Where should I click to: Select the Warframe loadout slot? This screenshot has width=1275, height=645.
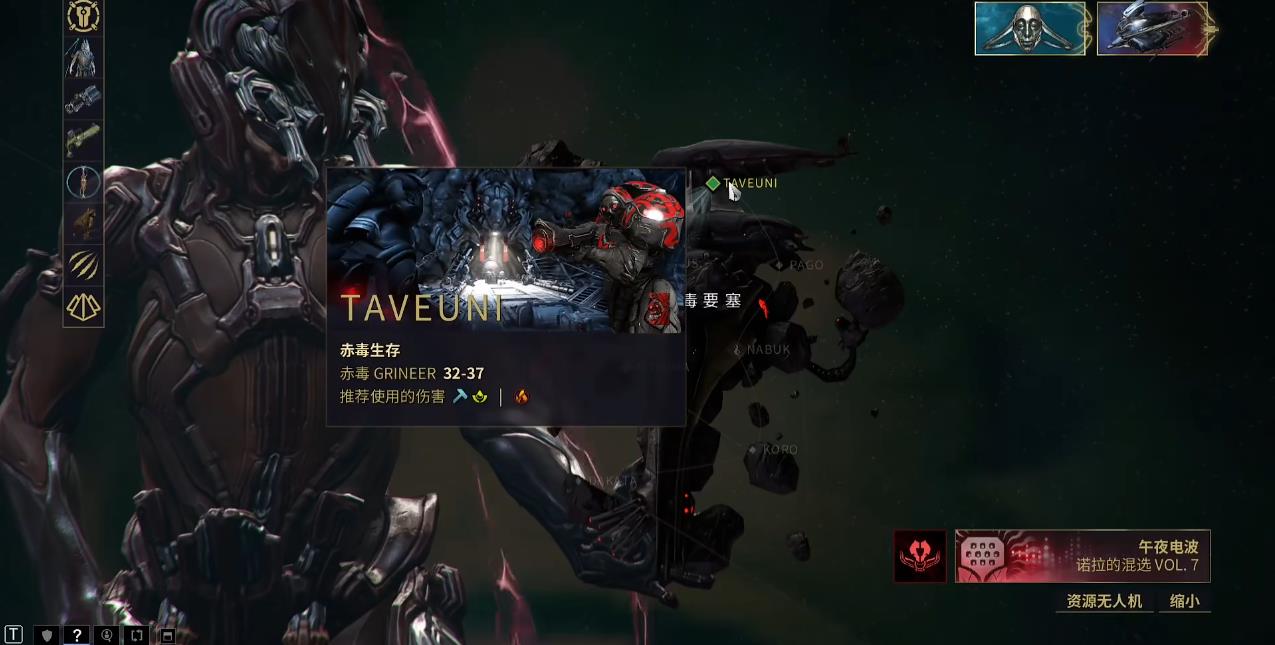pos(84,58)
